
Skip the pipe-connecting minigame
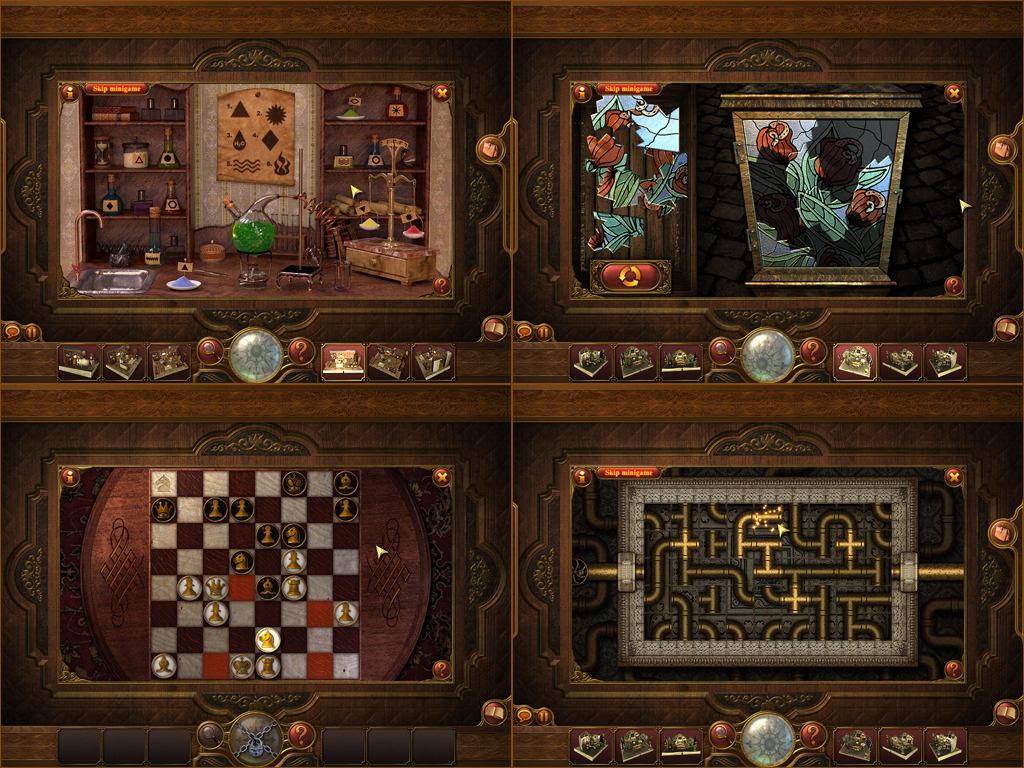[x=629, y=473]
